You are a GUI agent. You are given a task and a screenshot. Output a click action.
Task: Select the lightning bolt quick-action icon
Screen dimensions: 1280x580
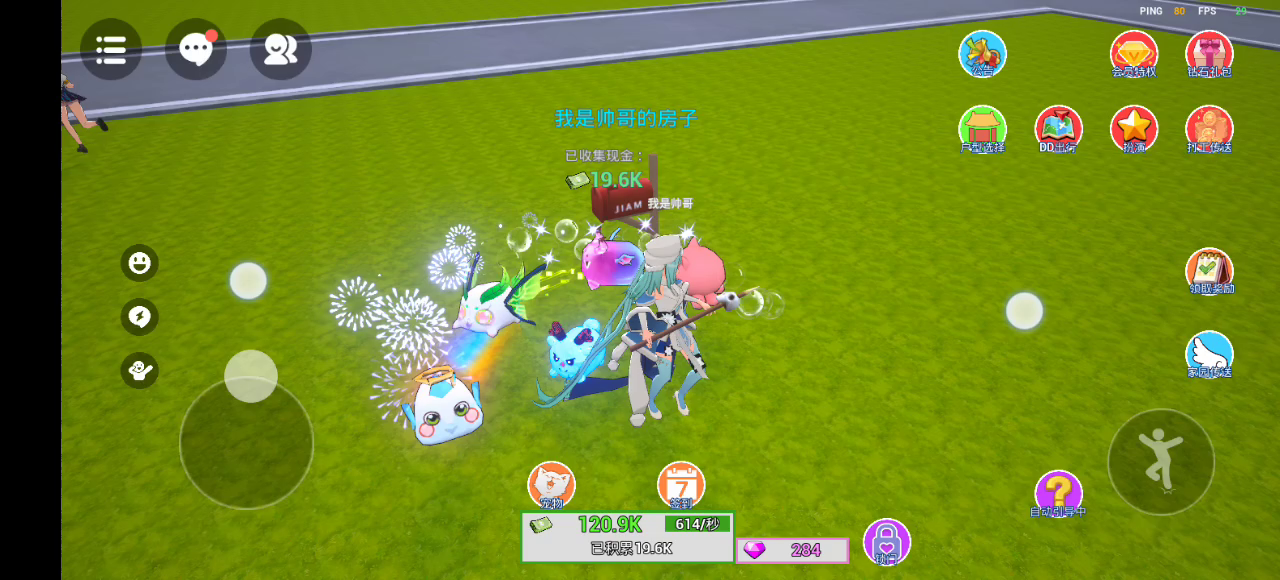tap(140, 317)
